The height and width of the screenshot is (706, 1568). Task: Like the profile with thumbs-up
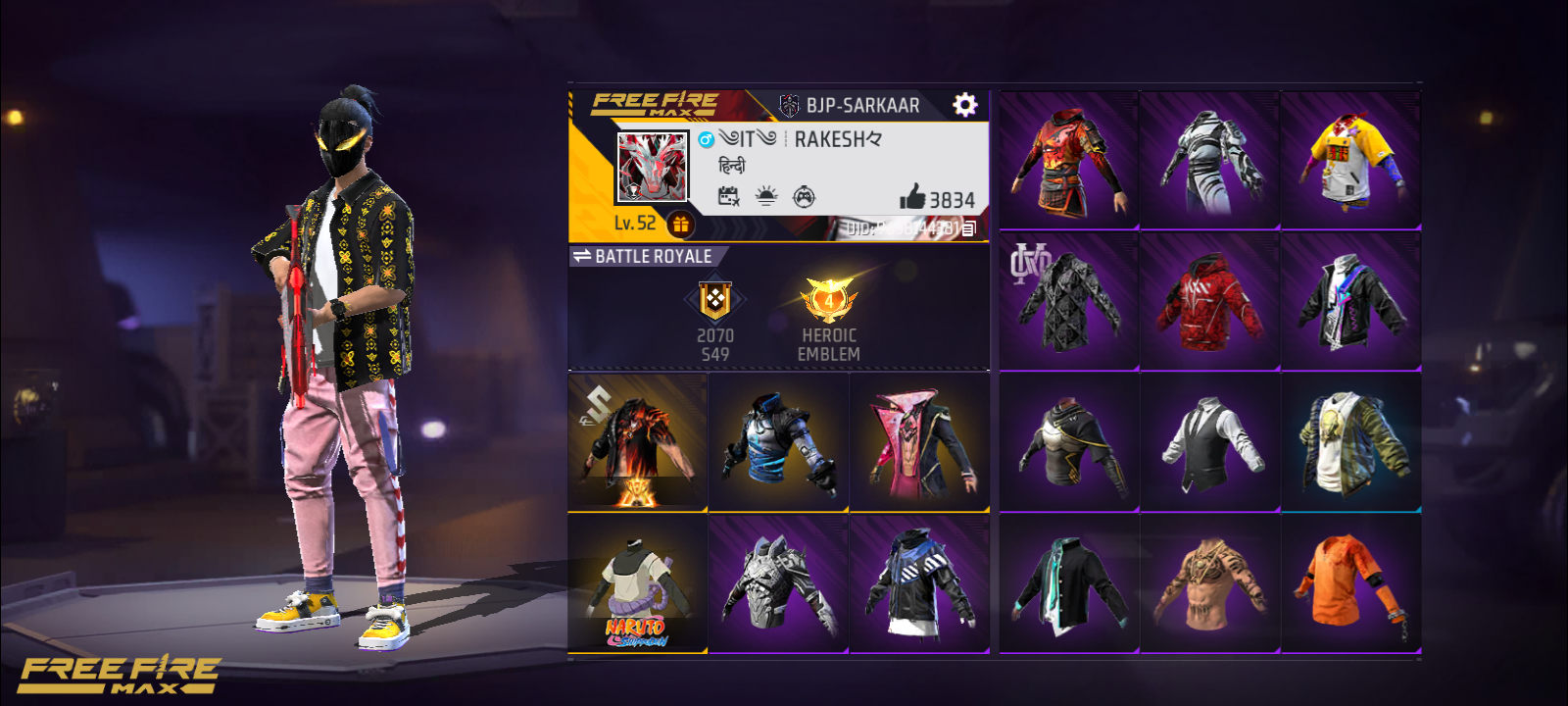pos(912,197)
